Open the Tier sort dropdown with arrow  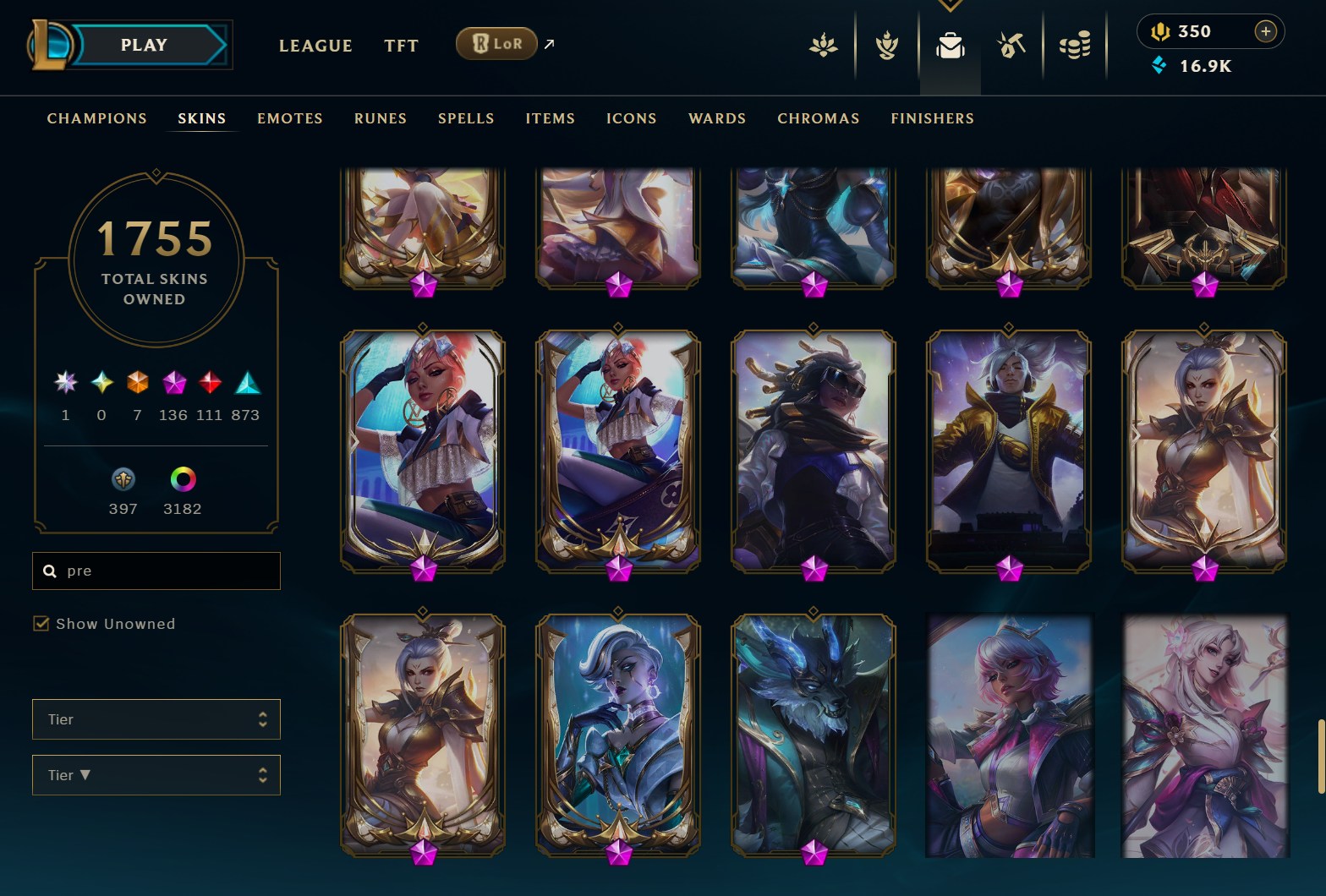pyautogui.click(x=156, y=775)
